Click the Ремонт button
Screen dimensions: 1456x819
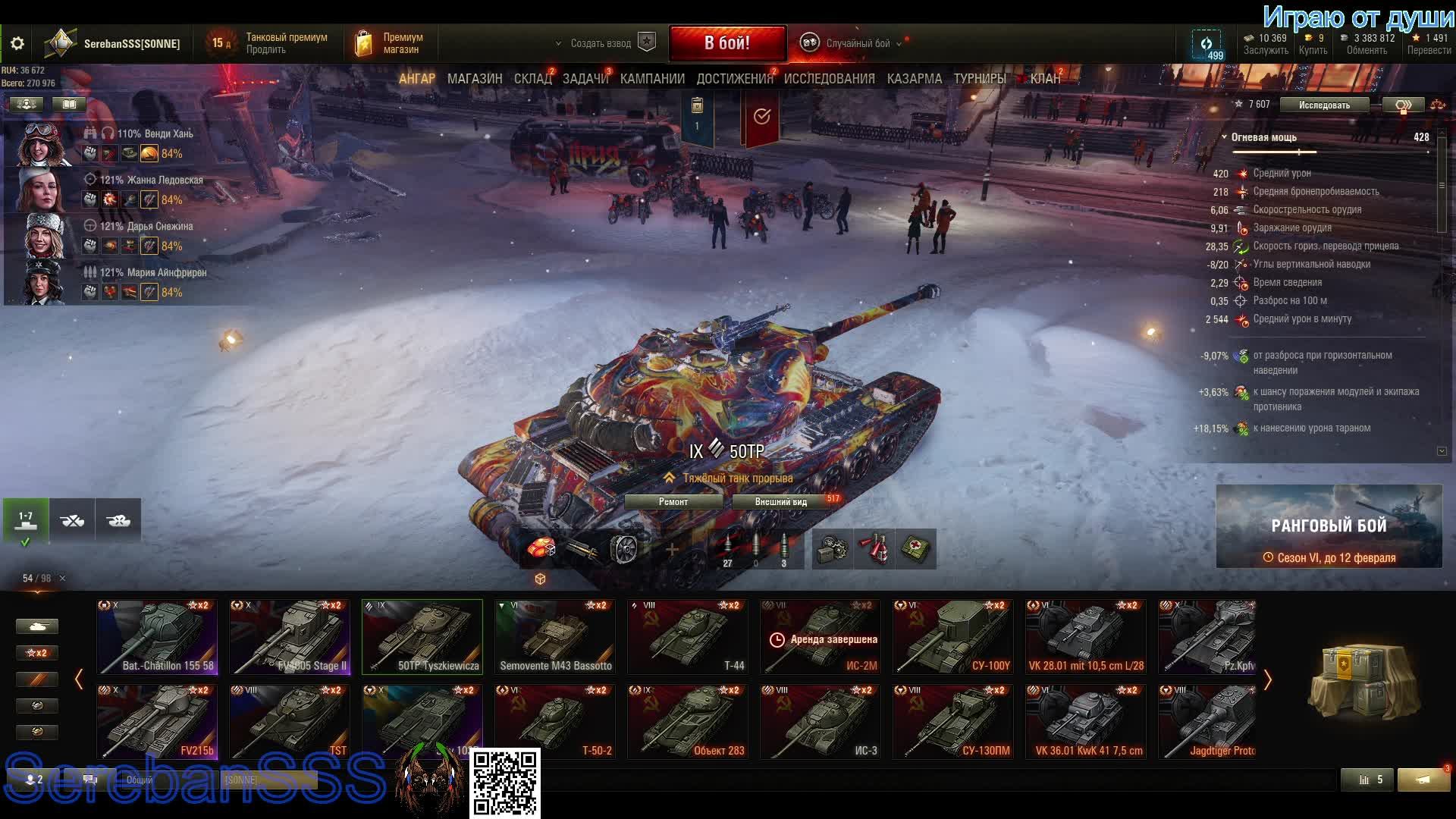673,502
